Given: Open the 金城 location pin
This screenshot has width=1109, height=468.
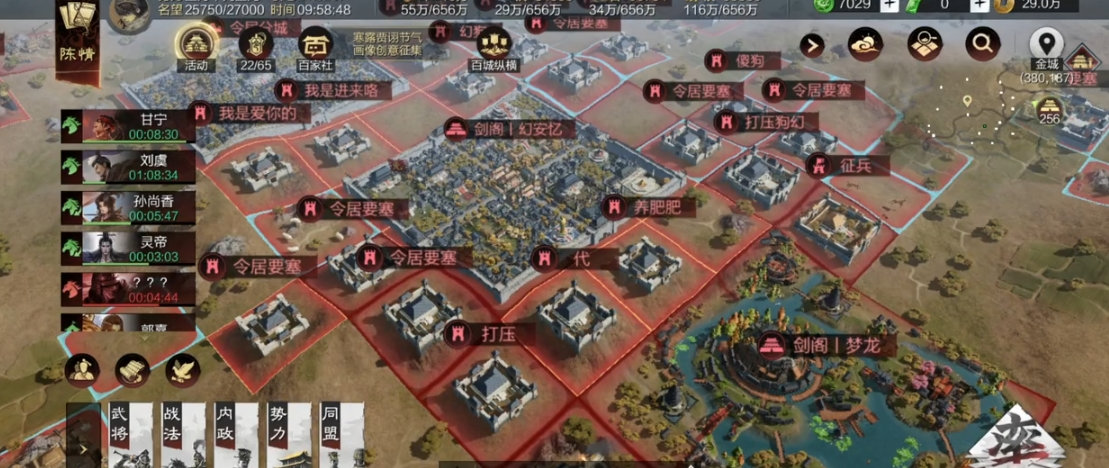Looking at the screenshot, I should tap(1047, 44).
